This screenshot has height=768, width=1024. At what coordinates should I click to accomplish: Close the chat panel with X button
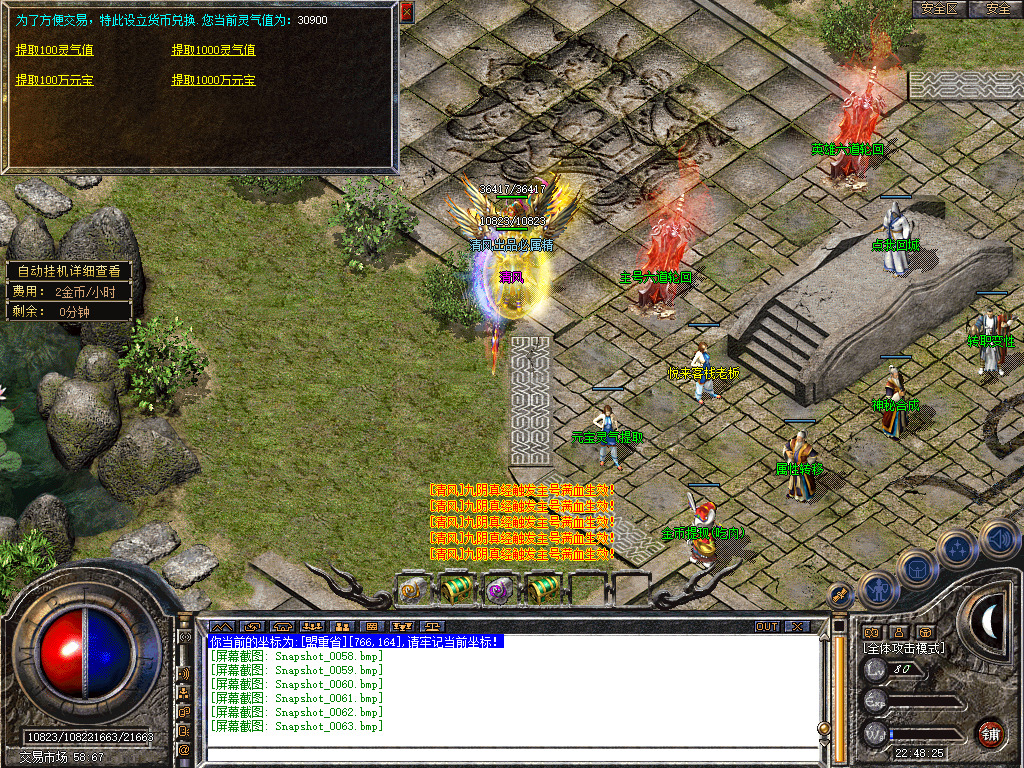click(x=797, y=627)
